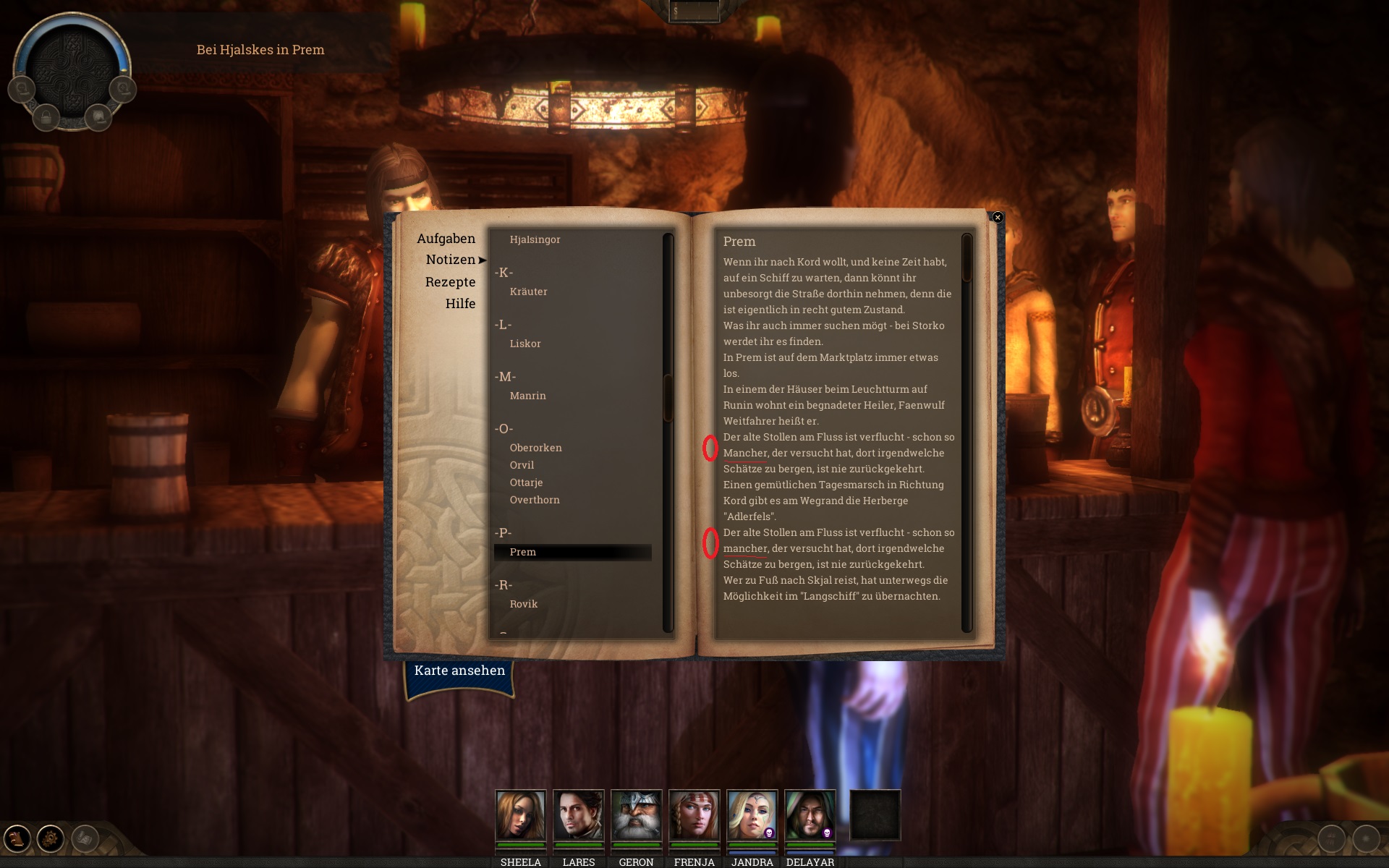
Task: Select the Kräuter note entry
Action: pyautogui.click(x=528, y=292)
